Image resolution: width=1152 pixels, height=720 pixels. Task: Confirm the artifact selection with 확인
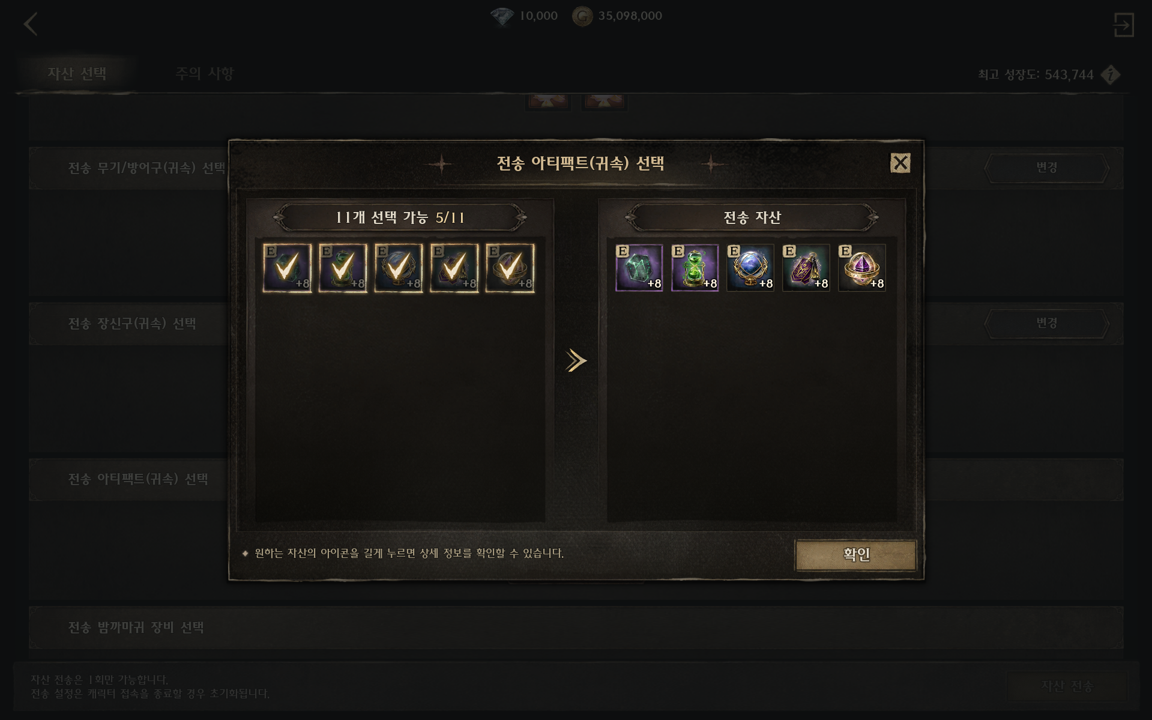(x=856, y=555)
